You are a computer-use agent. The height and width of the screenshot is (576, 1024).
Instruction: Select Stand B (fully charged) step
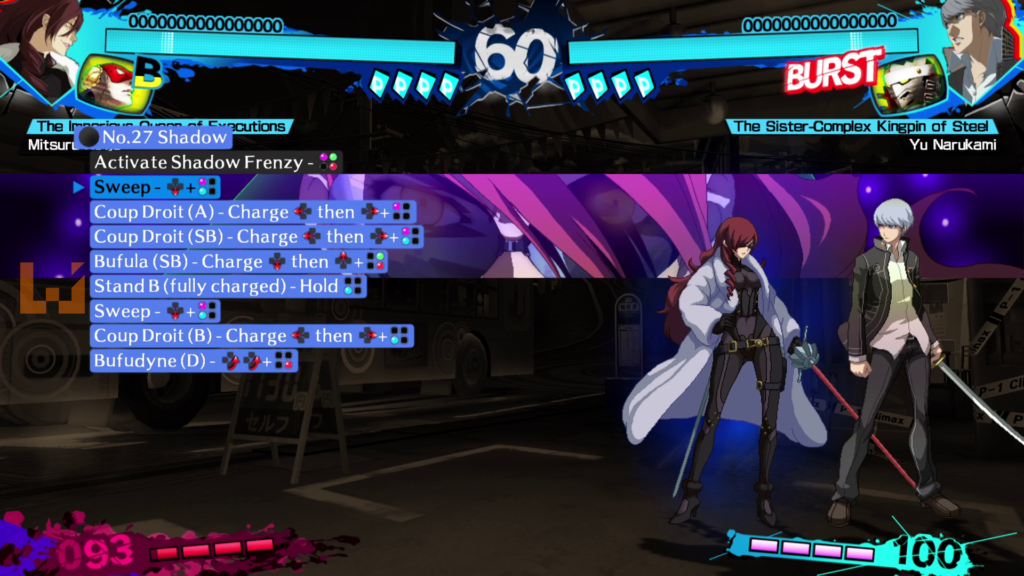pyautogui.click(x=228, y=286)
